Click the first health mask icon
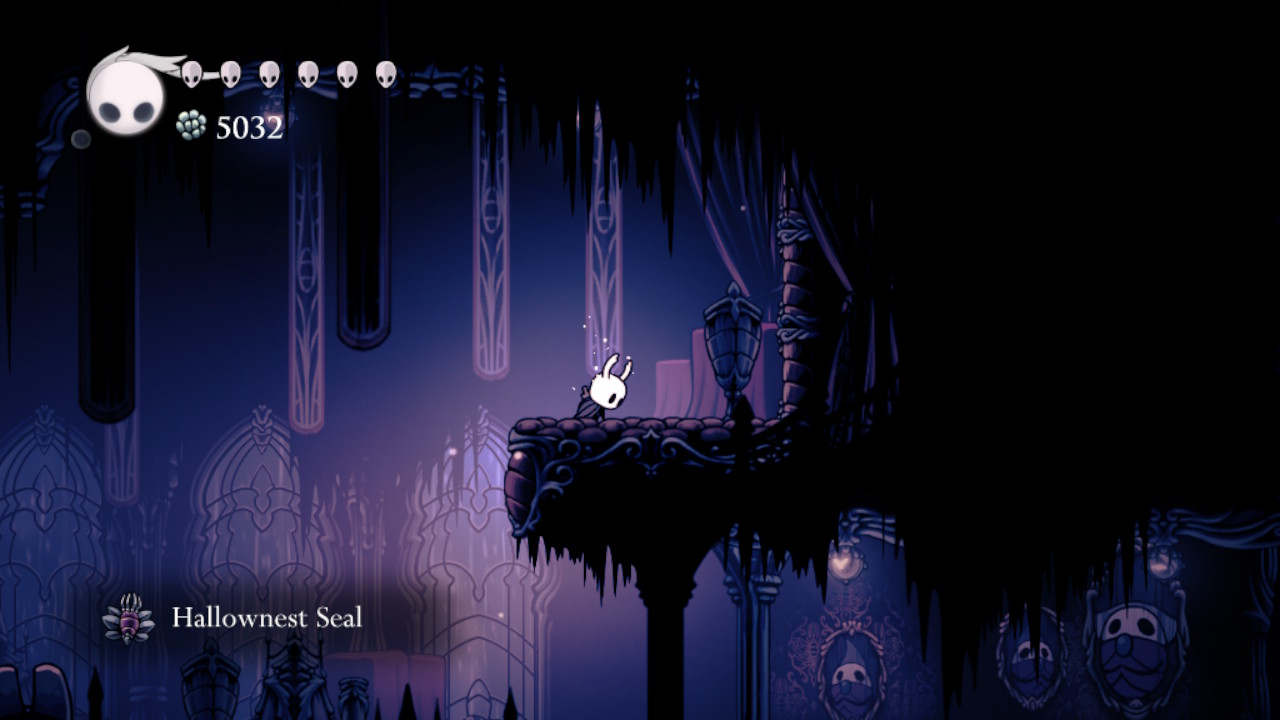Screen dimensions: 1280x720 [191, 73]
